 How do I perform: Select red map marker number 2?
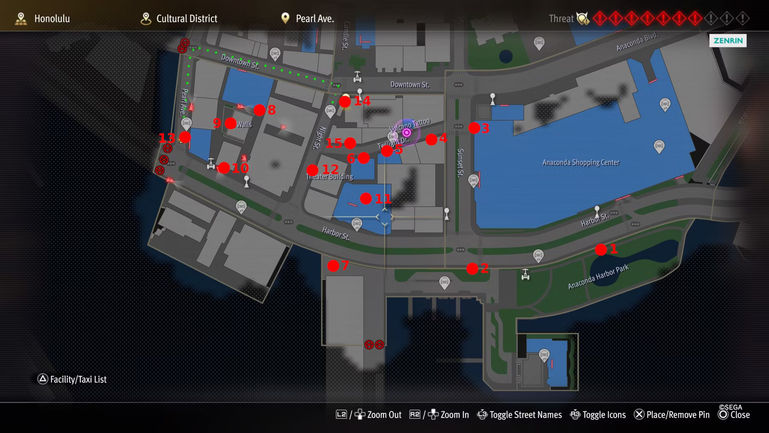tap(472, 268)
